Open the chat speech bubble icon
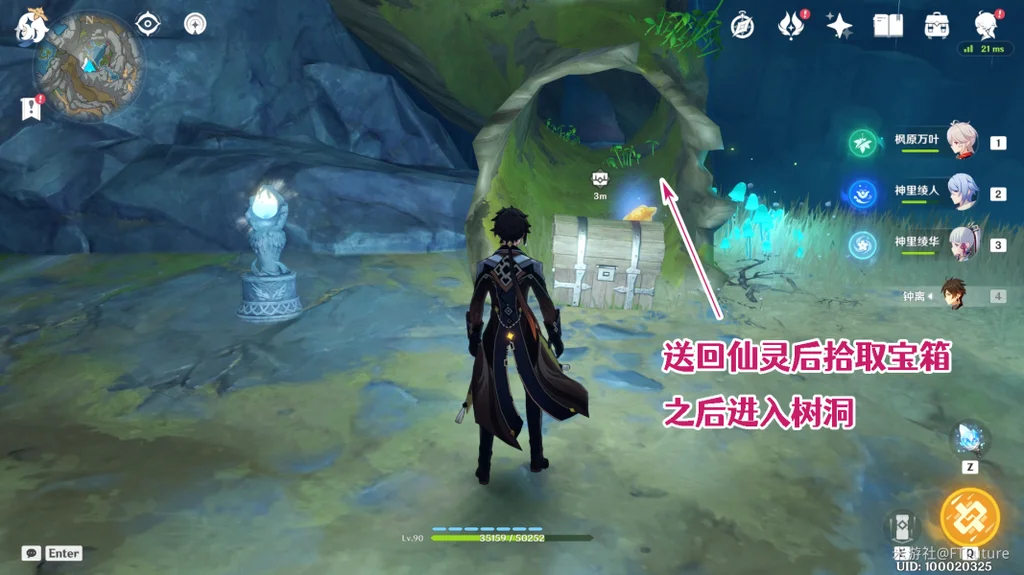This screenshot has height=575, width=1024. pos(31,553)
